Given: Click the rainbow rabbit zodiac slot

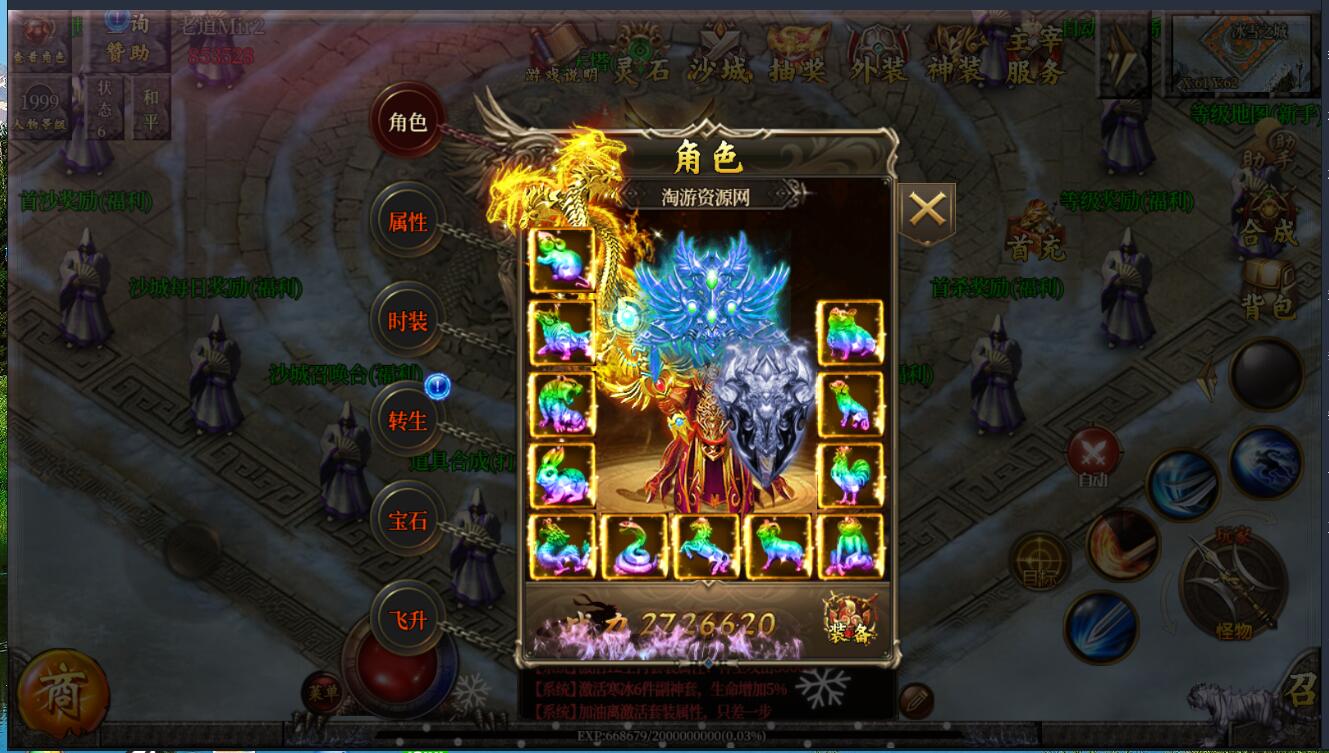Looking at the screenshot, I should coord(562,476).
